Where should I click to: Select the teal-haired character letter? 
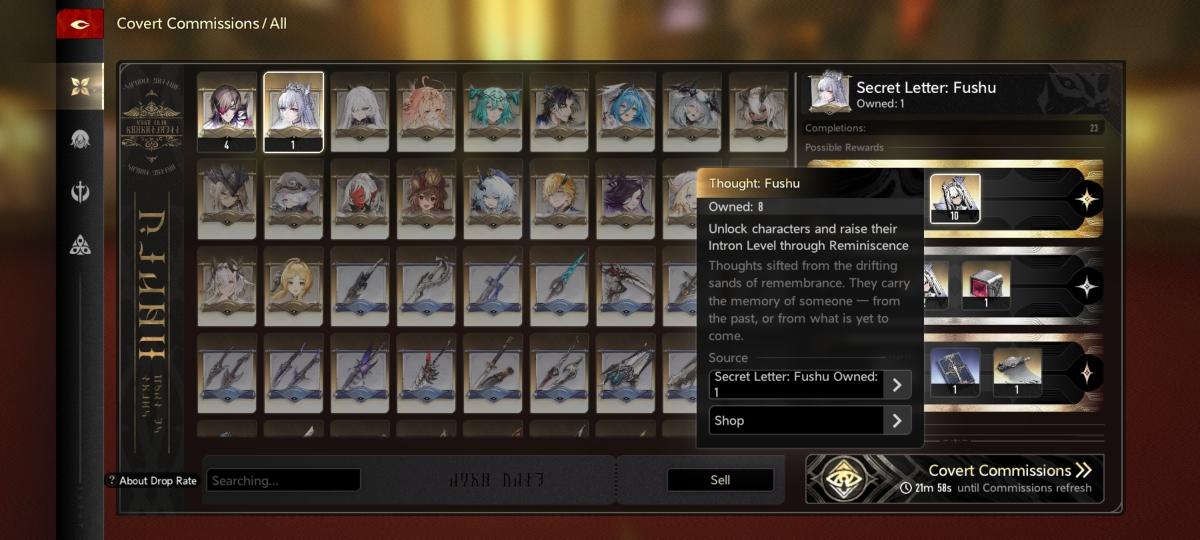pyautogui.click(x=492, y=105)
